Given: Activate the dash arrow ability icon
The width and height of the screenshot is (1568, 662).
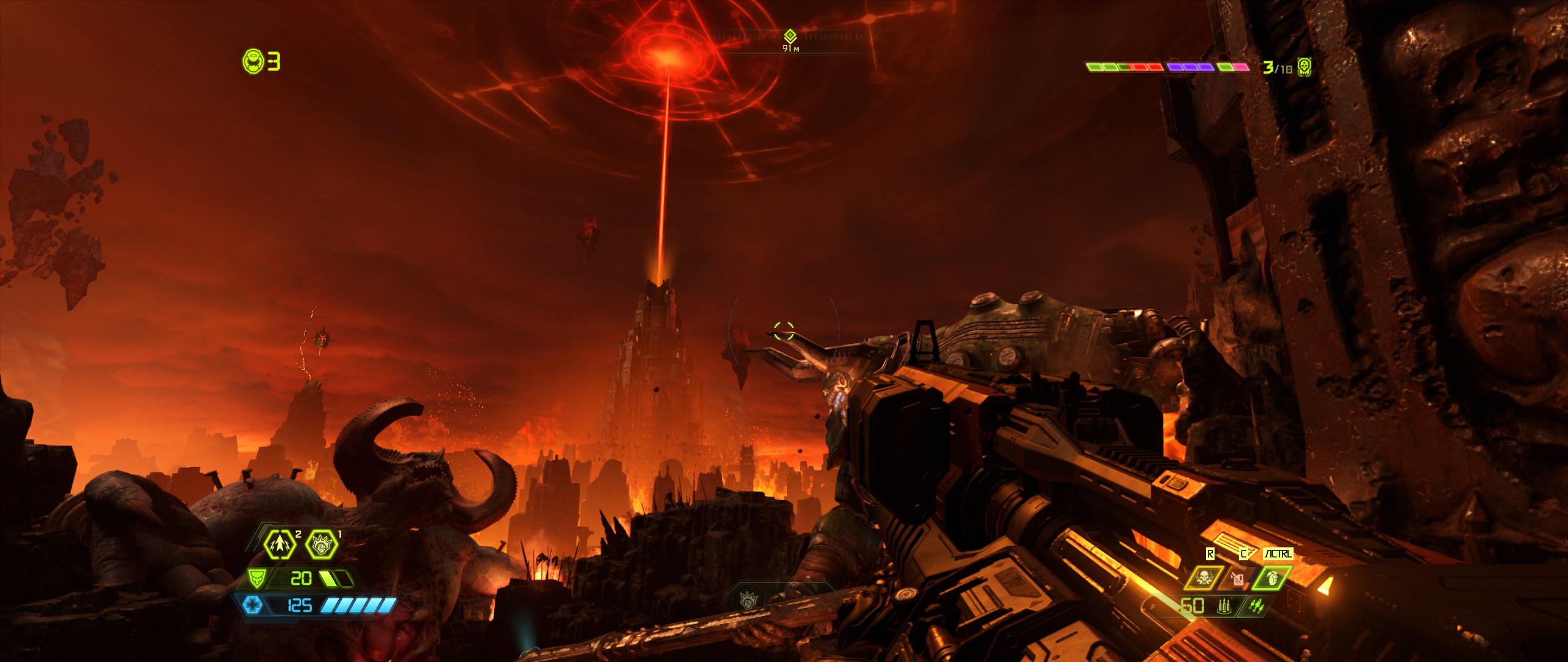Looking at the screenshot, I should (x=279, y=544).
